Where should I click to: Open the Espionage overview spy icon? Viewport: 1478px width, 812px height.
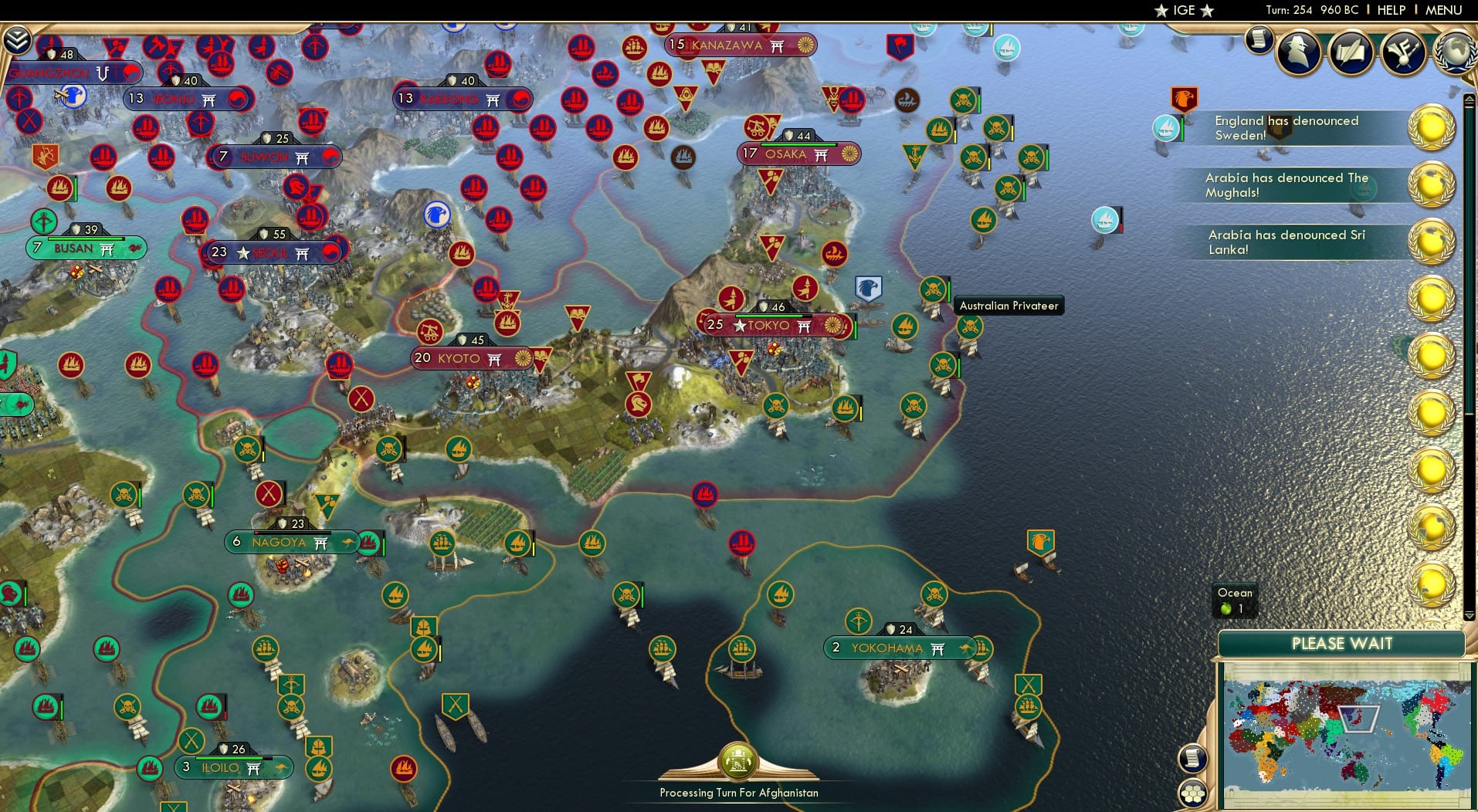tap(1298, 52)
